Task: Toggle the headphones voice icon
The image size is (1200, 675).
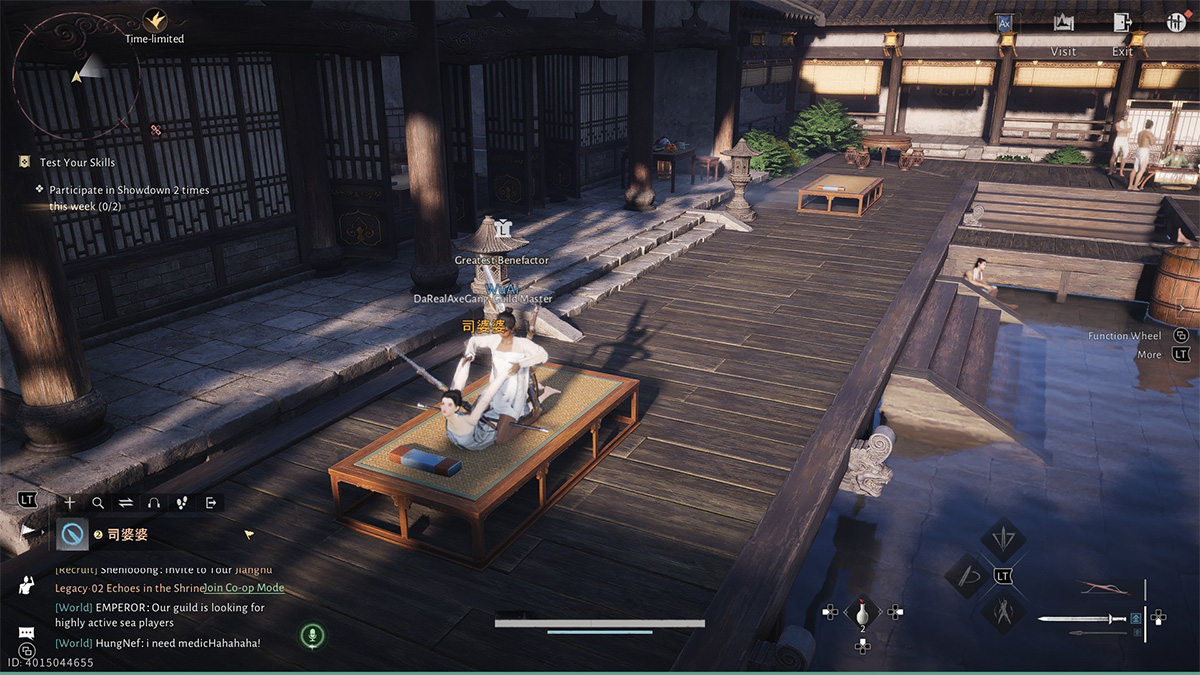Action: click(154, 502)
